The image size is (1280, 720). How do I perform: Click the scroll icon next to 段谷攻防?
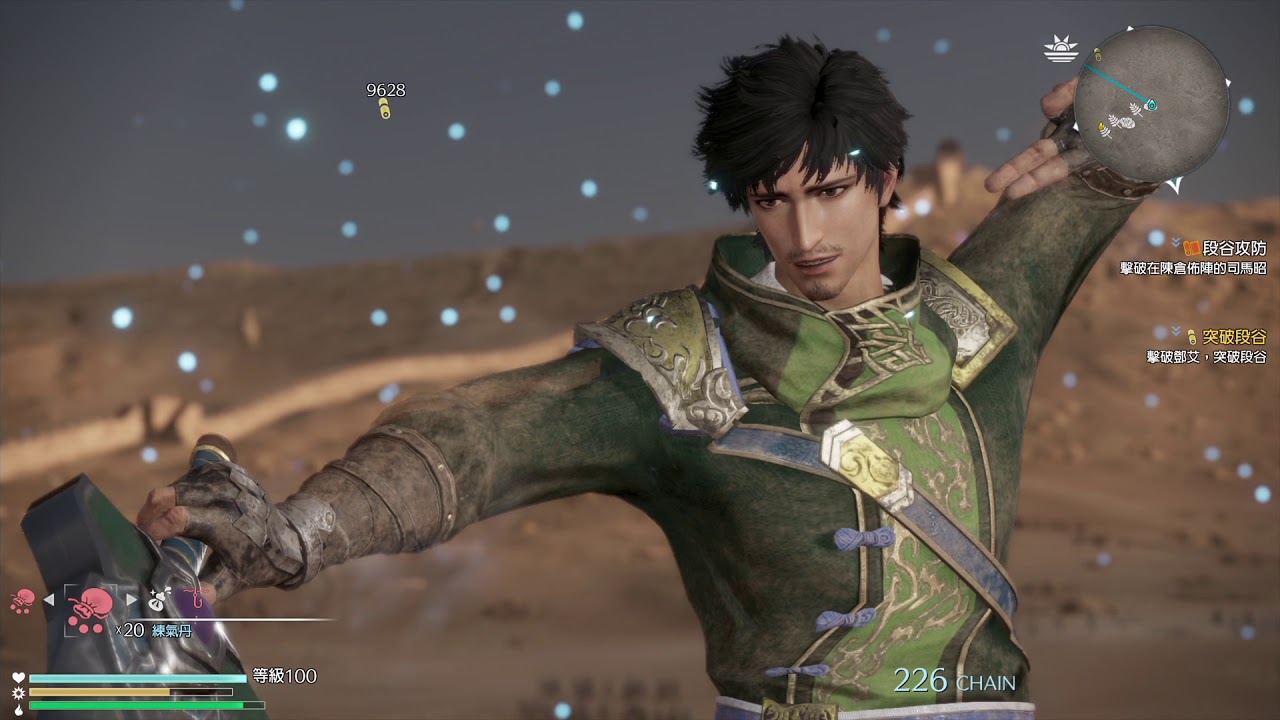click(1190, 248)
